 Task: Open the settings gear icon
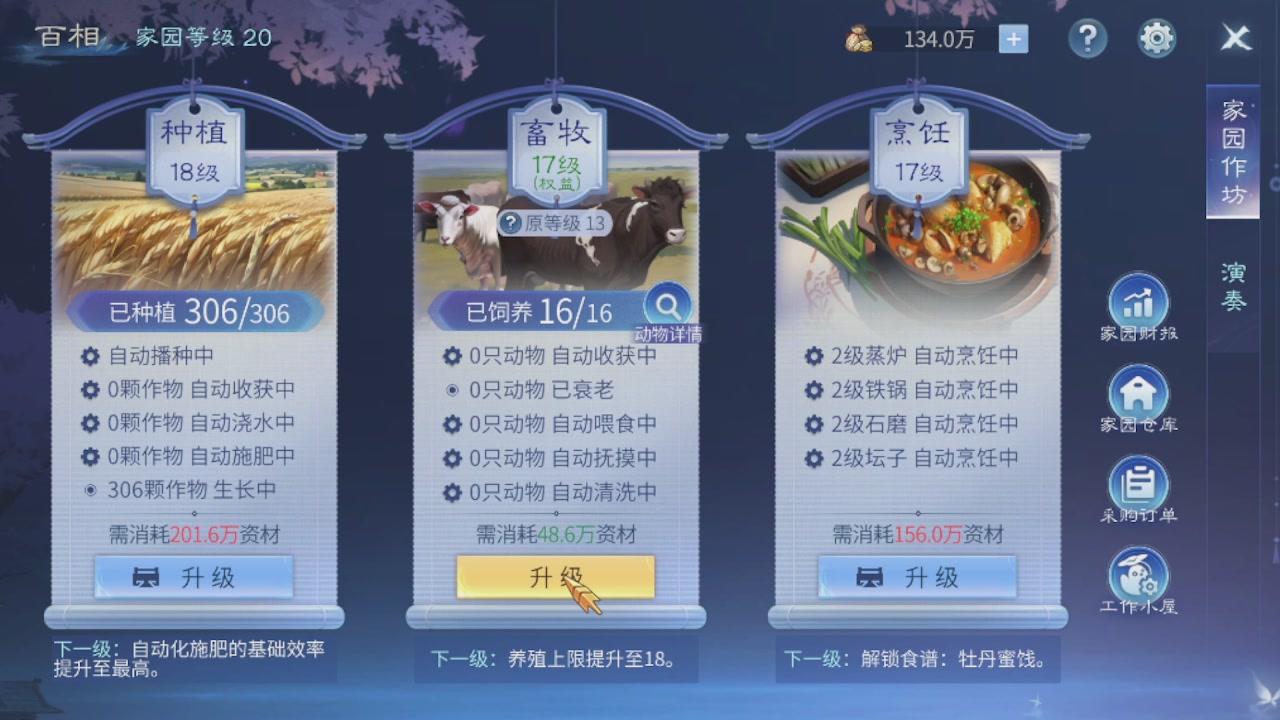(1156, 37)
